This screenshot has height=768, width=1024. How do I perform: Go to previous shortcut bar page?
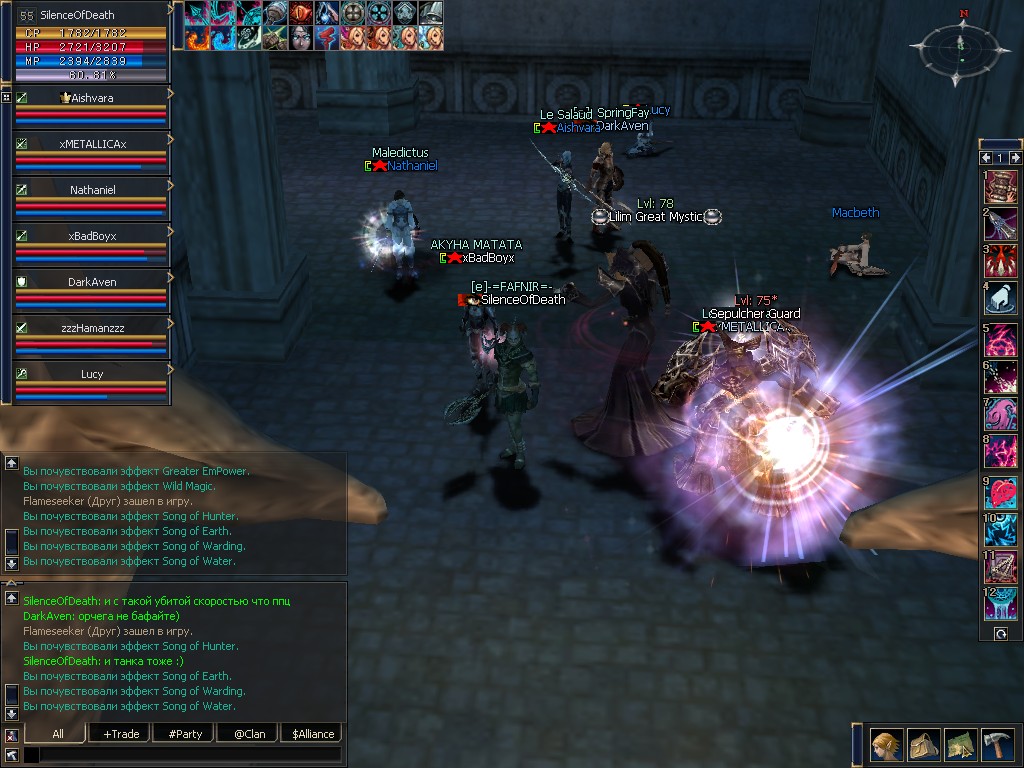point(987,158)
